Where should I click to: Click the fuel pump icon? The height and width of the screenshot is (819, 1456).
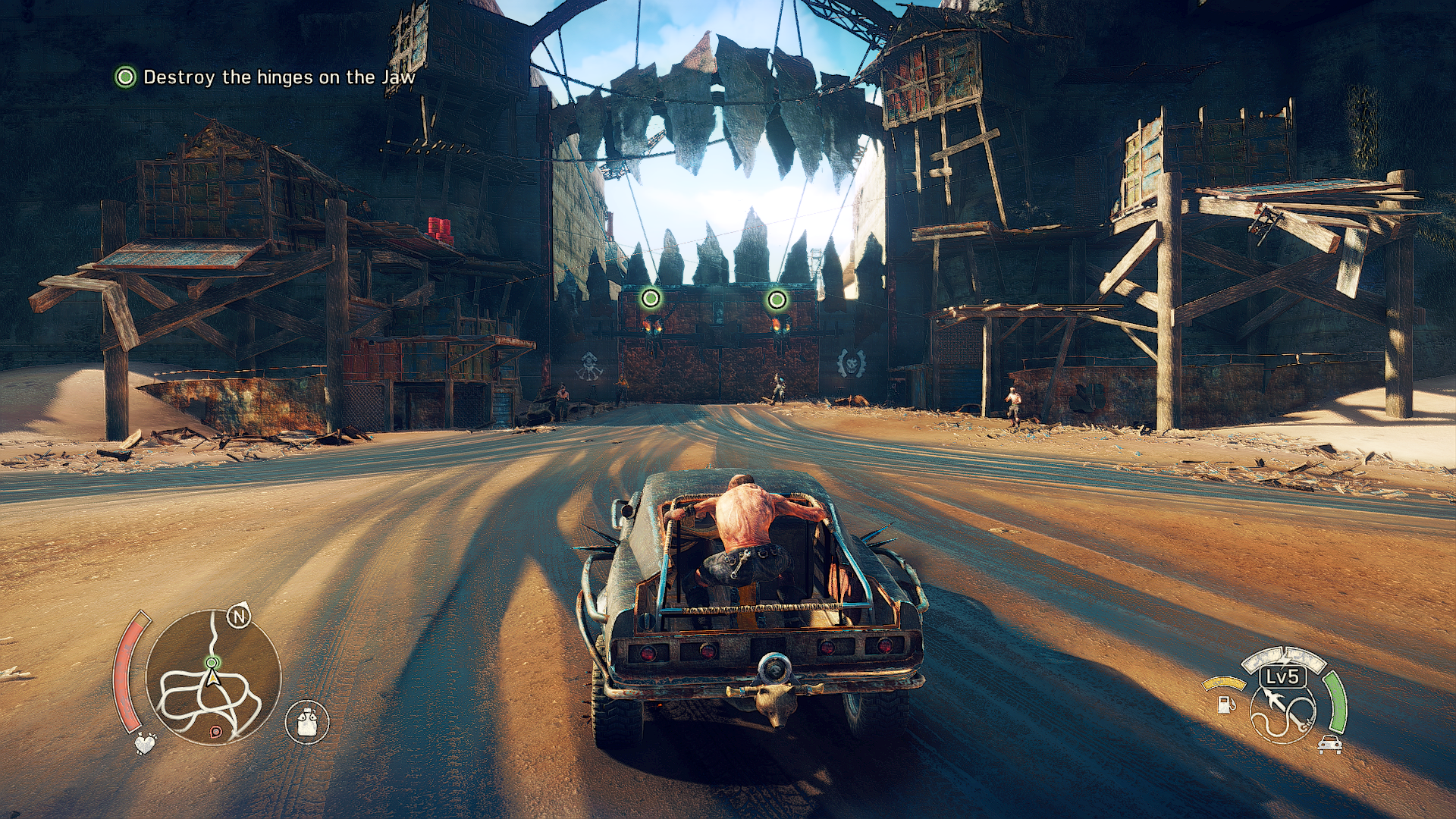pyautogui.click(x=1225, y=703)
